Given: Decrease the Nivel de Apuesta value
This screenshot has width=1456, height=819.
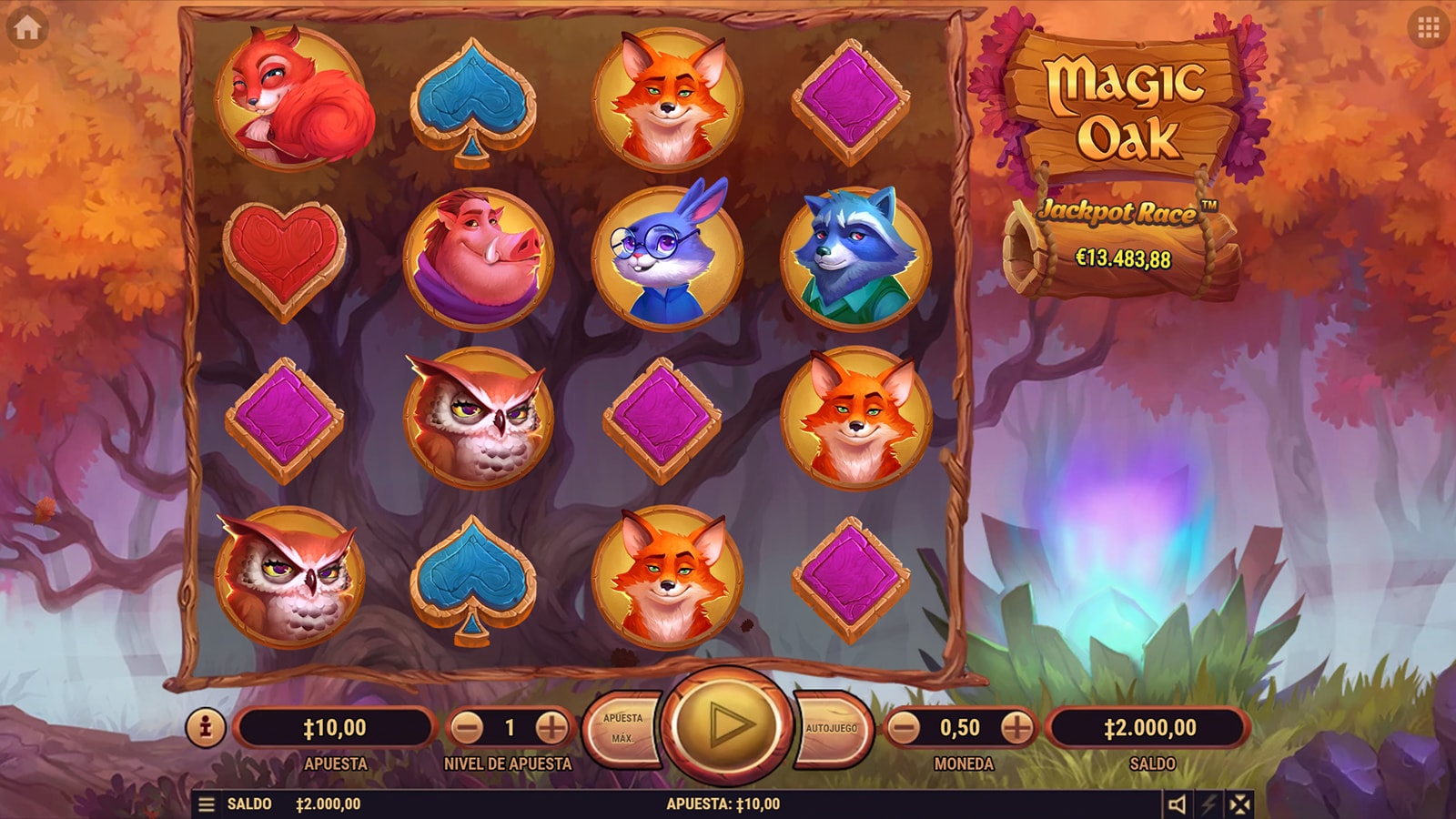Looking at the screenshot, I should pos(468,728).
